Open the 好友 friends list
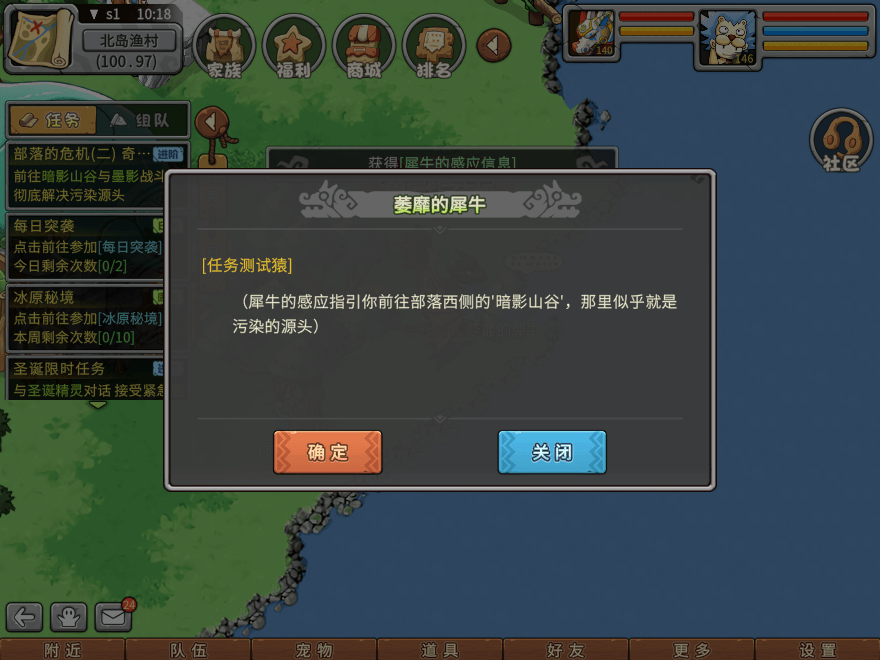Screen dimensions: 880x660 click(x=566, y=650)
